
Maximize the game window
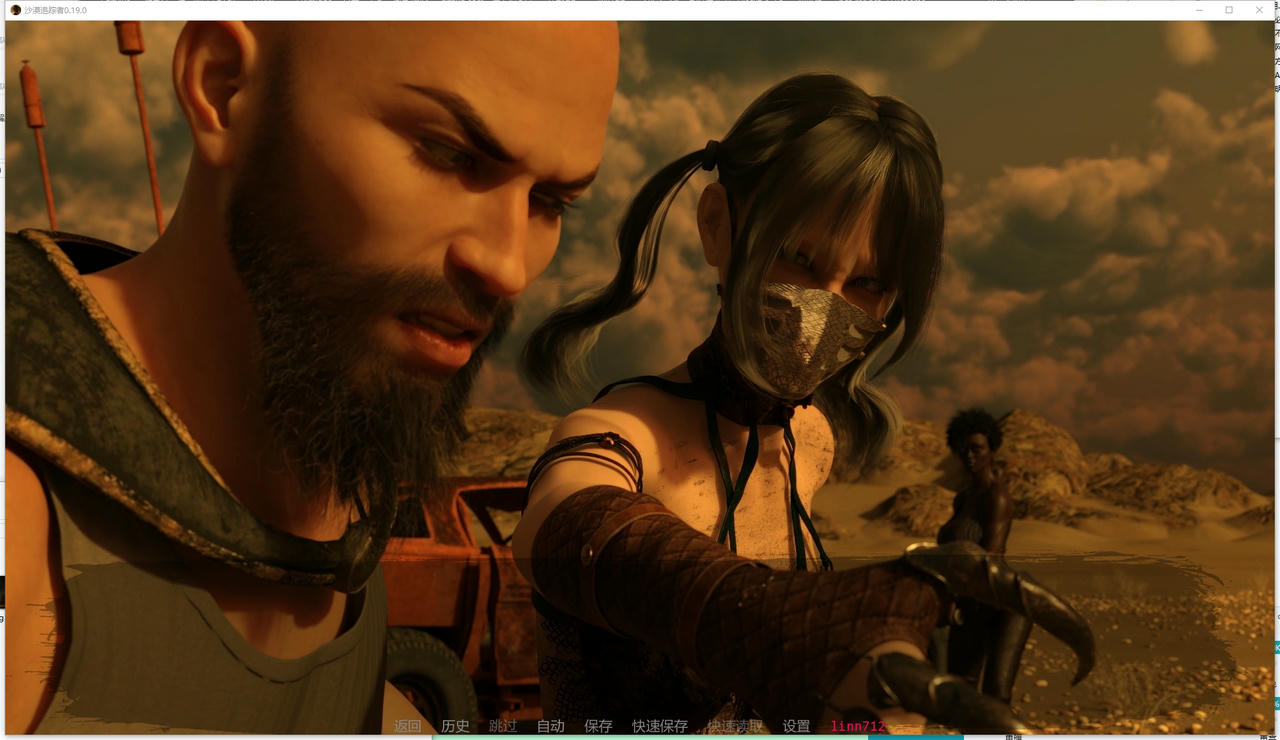1229,9
